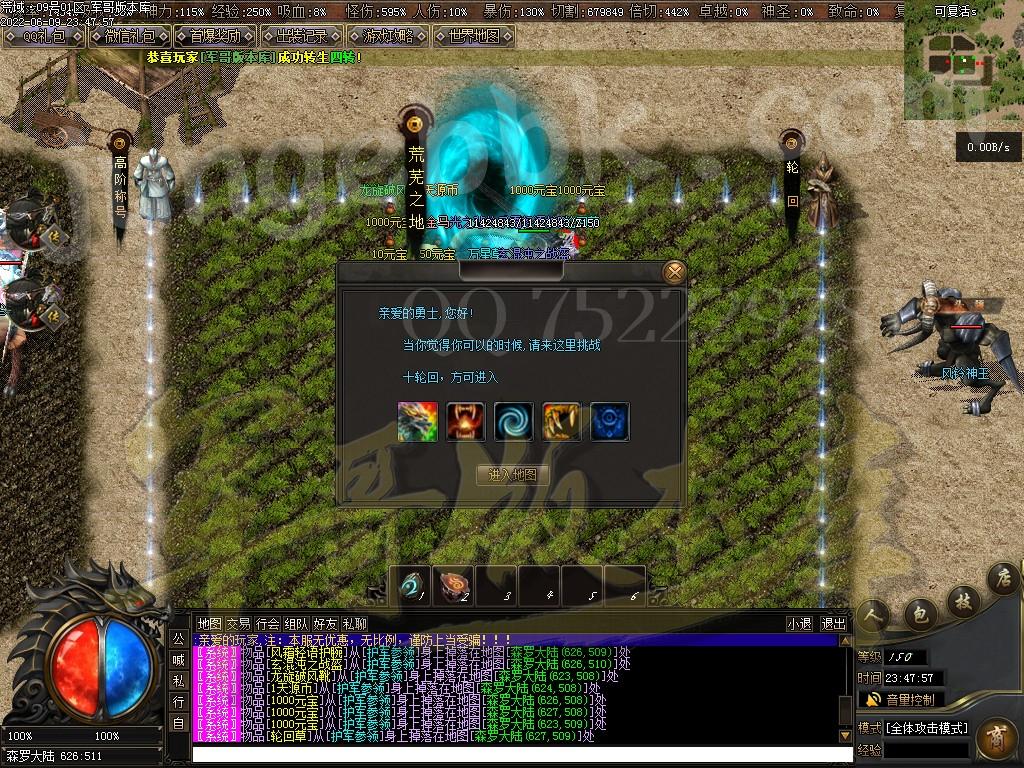Click the chat input box
This screenshot has width=1024, height=768.
point(520,754)
